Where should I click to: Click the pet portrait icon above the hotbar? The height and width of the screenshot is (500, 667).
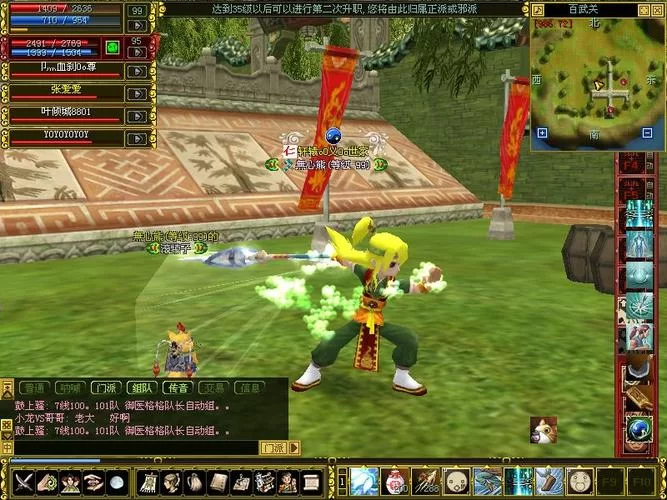[x=543, y=430]
